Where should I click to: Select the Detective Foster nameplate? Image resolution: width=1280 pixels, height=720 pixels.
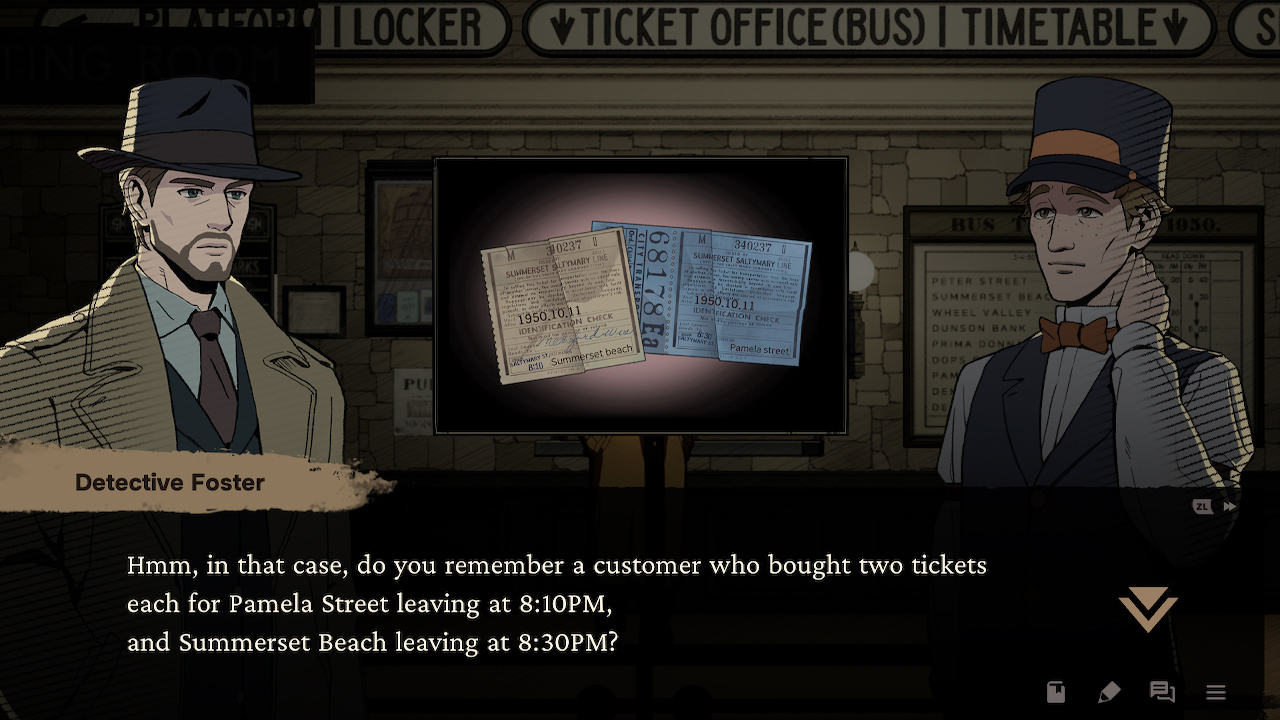[169, 483]
